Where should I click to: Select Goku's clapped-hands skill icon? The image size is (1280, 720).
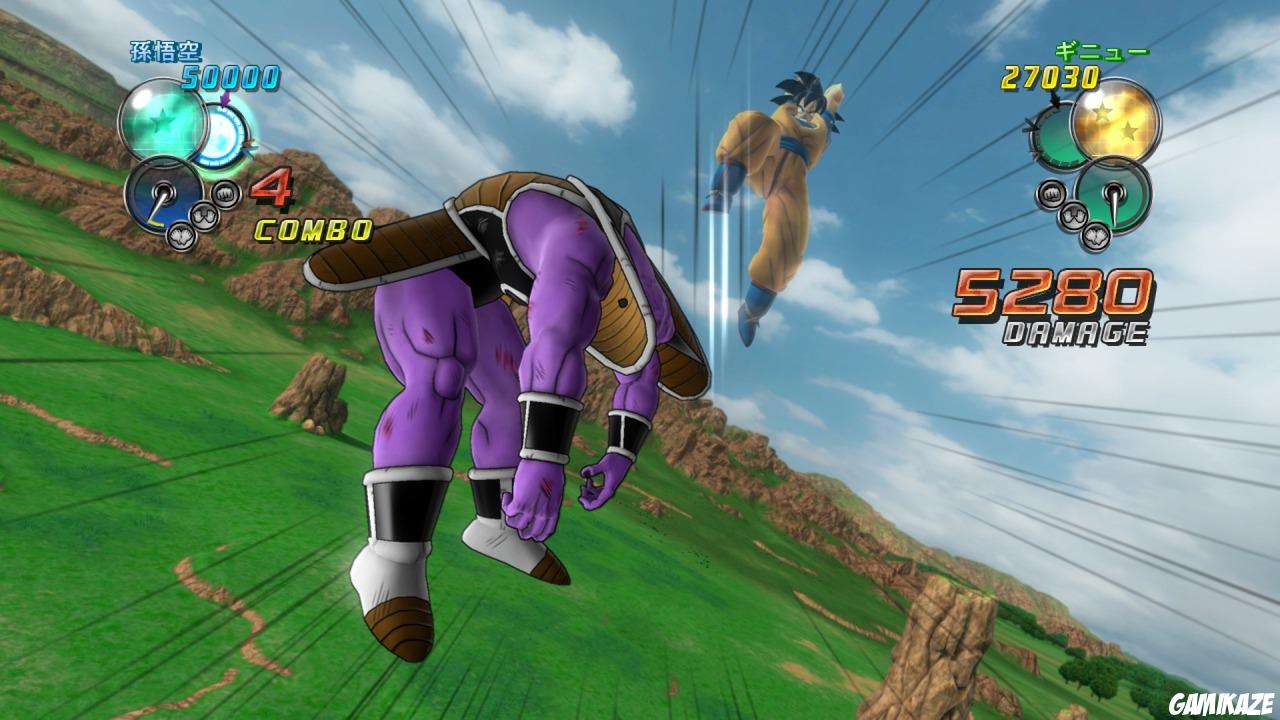(182, 236)
